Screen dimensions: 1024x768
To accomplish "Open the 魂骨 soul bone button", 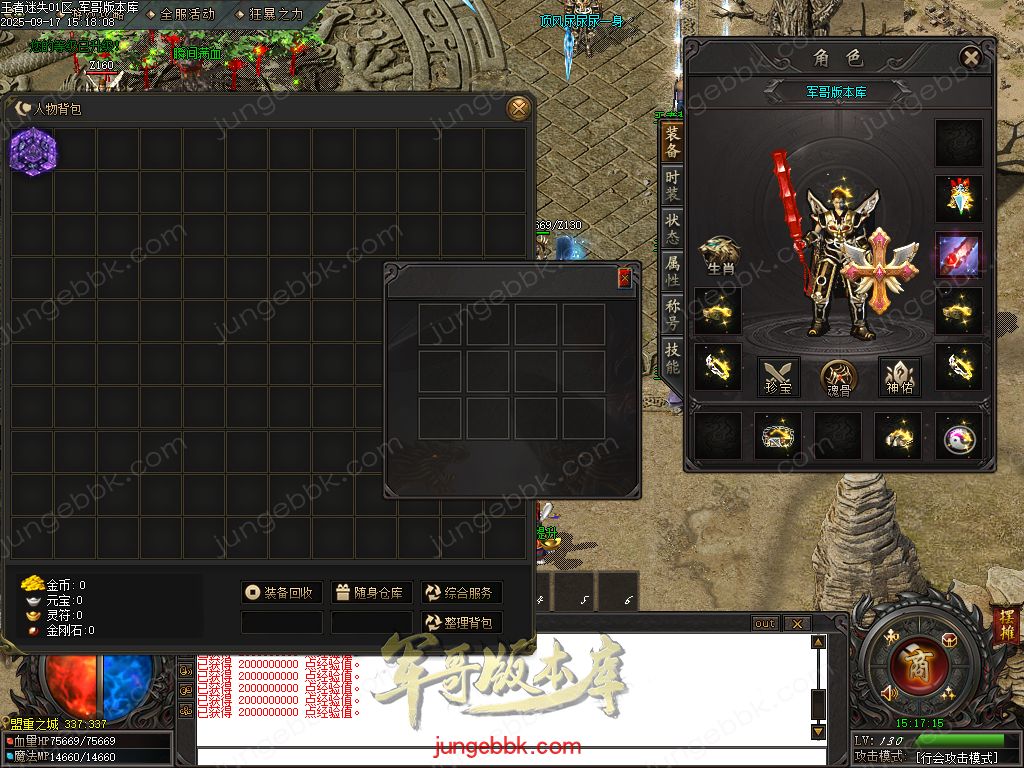I will (x=838, y=377).
